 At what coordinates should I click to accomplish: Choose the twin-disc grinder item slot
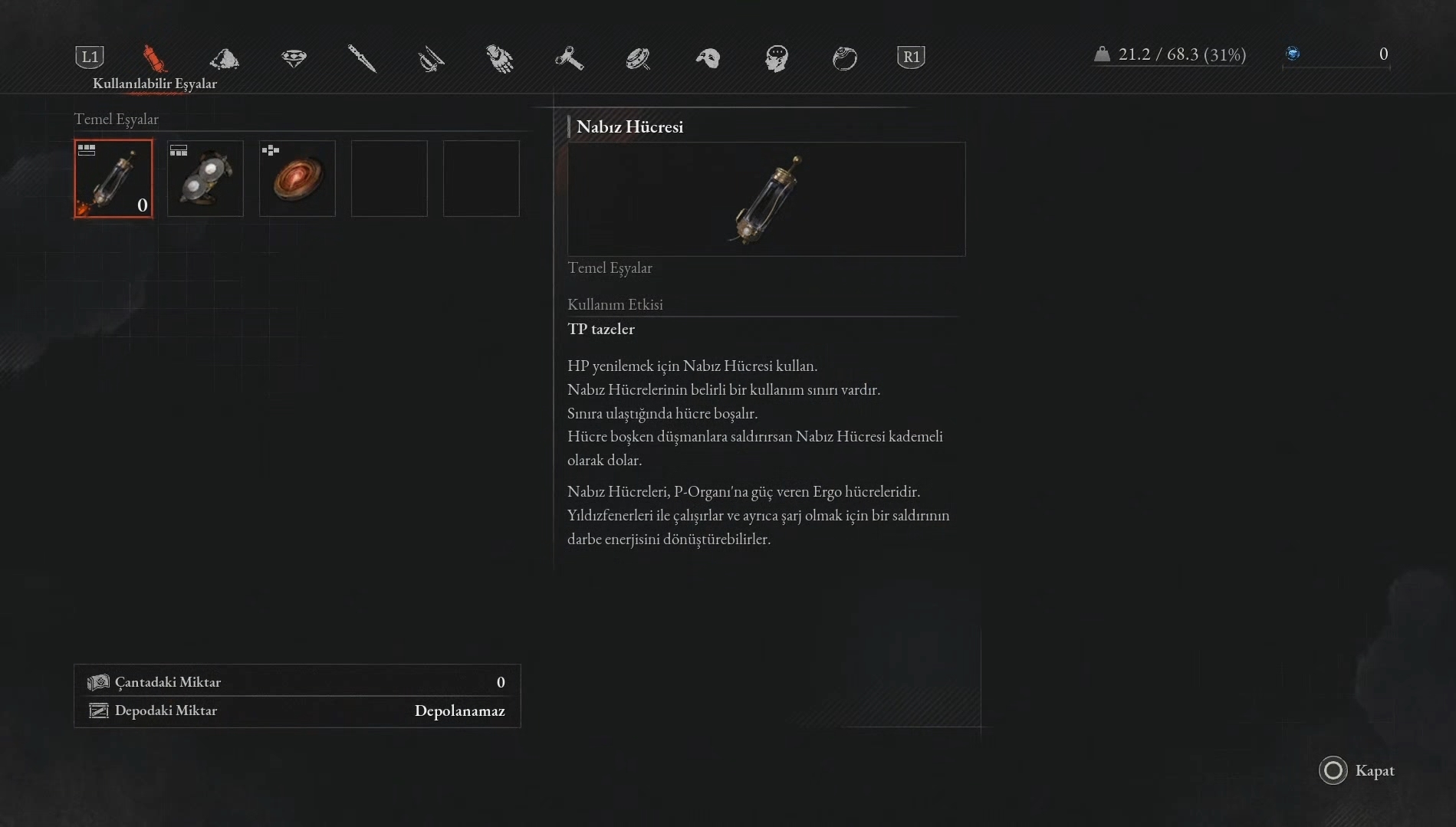coord(205,179)
